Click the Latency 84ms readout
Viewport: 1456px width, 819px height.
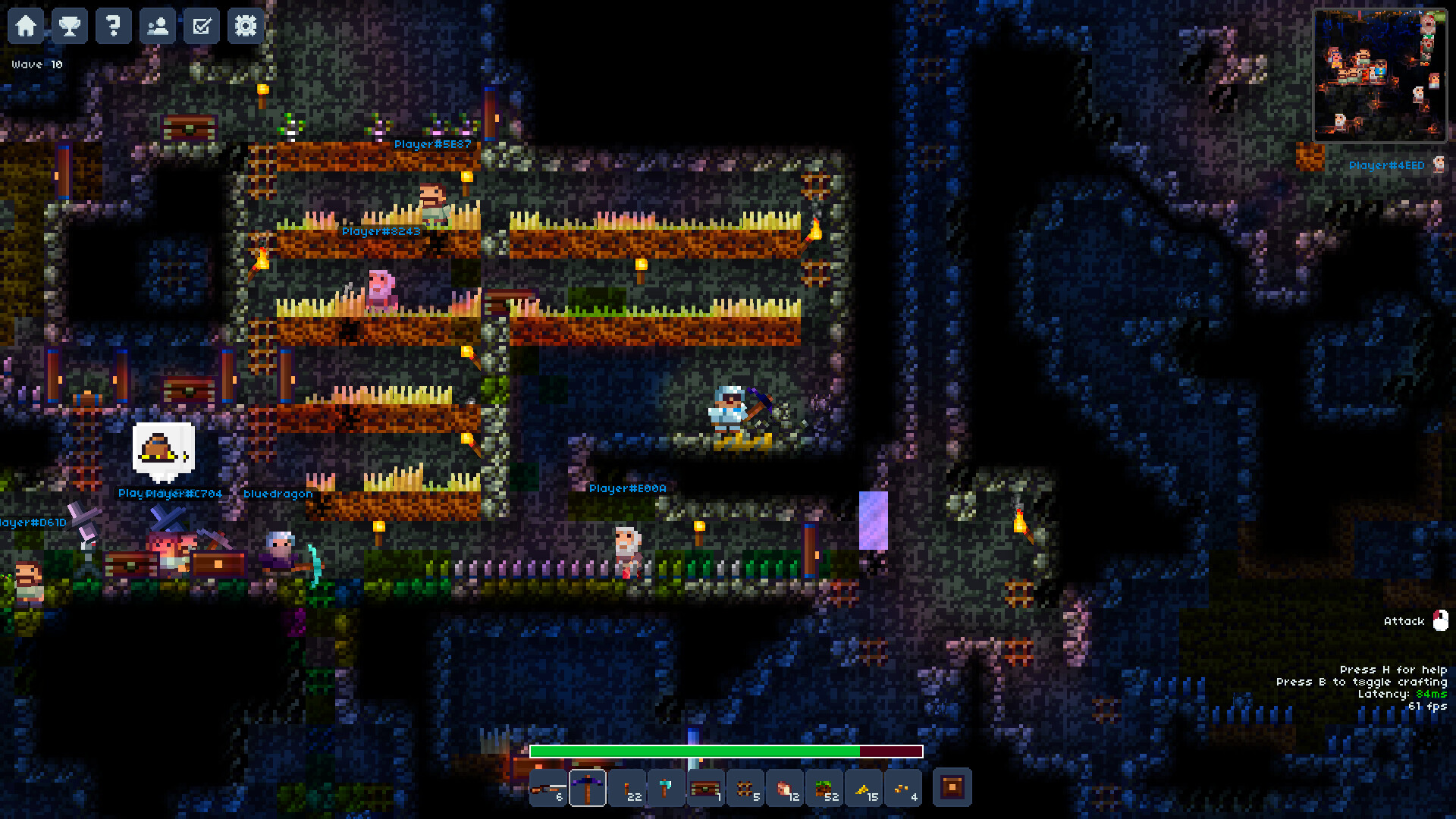pos(1403,693)
